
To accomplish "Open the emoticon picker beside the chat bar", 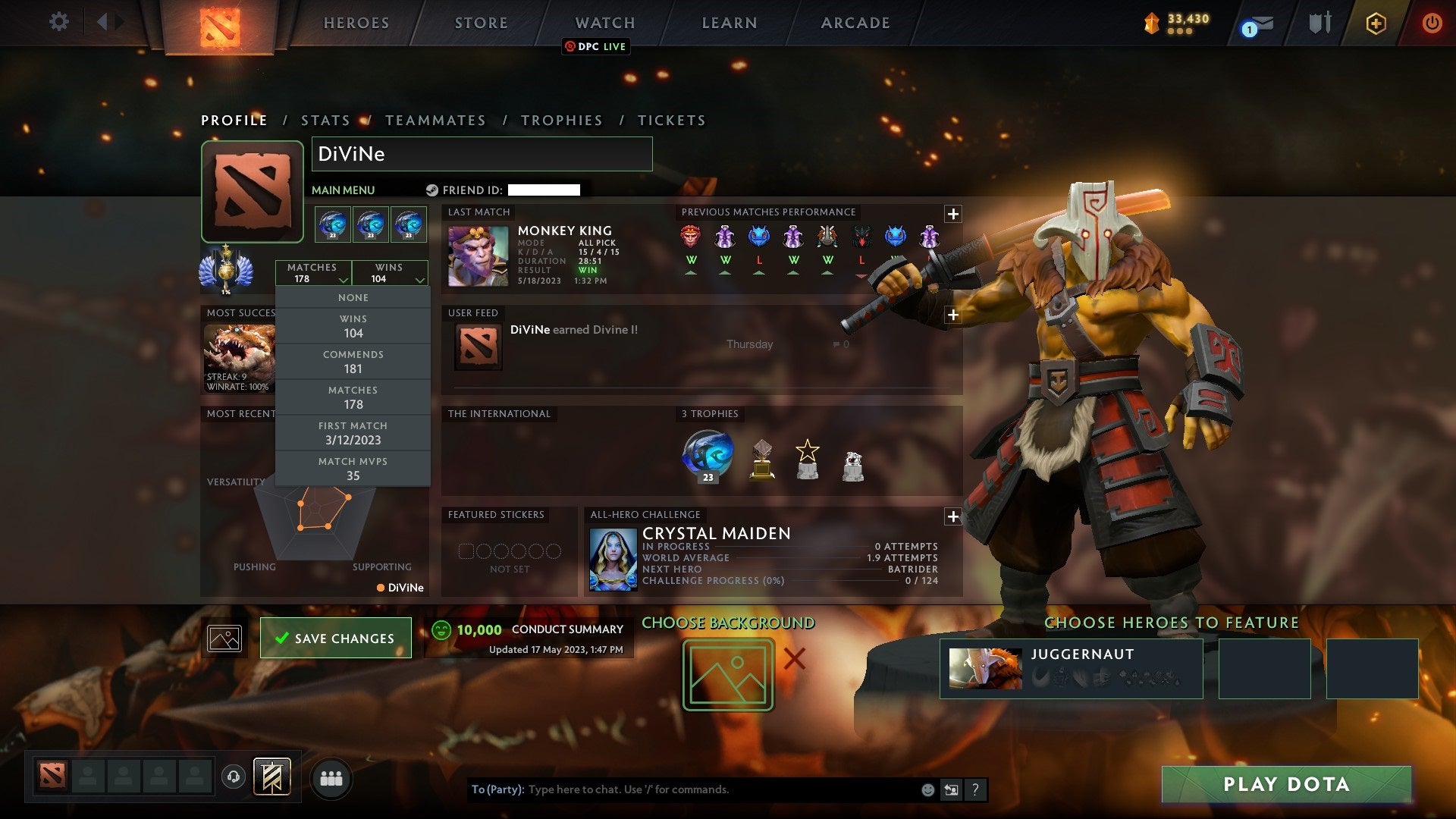I will coord(927,789).
